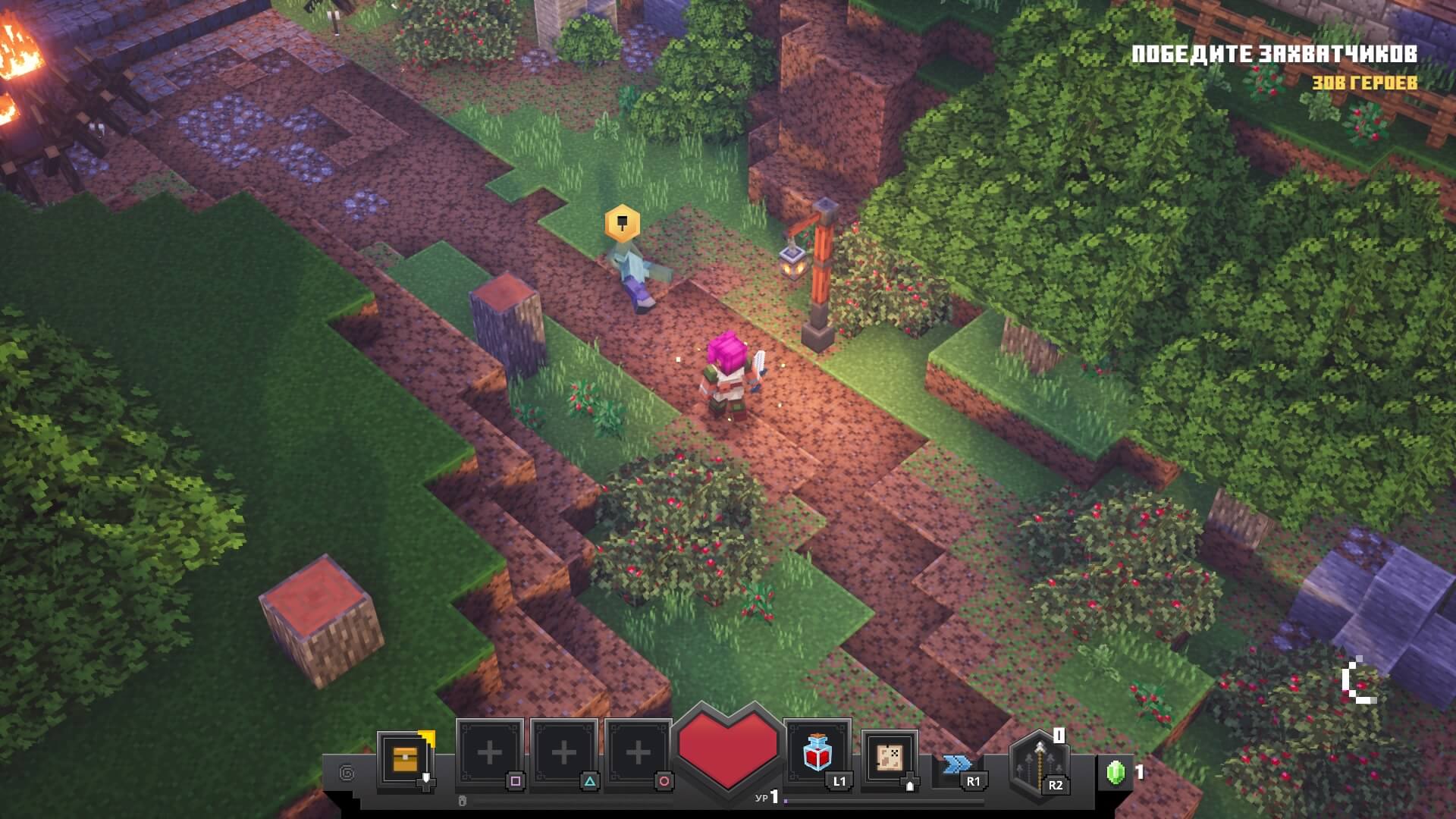Viewport: 1456px width, 819px height.
Task: Use the red health potion
Action: [817, 753]
